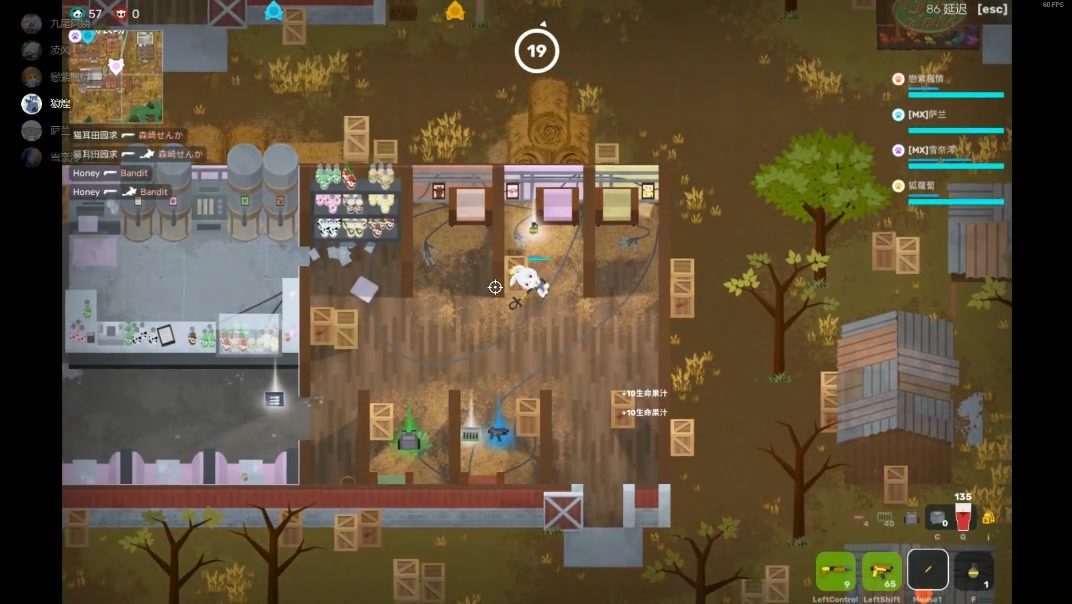Open the yellow backpack inventory
Image resolution: width=1072 pixels, height=604 pixels.
(988, 517)
